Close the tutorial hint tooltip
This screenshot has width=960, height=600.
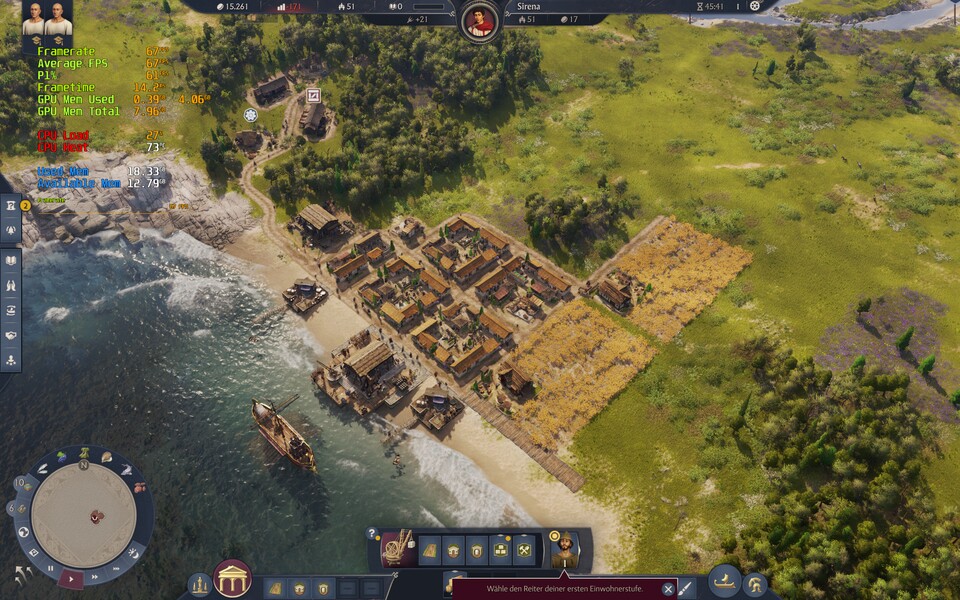pyautogui.click(x=668, y=589)
